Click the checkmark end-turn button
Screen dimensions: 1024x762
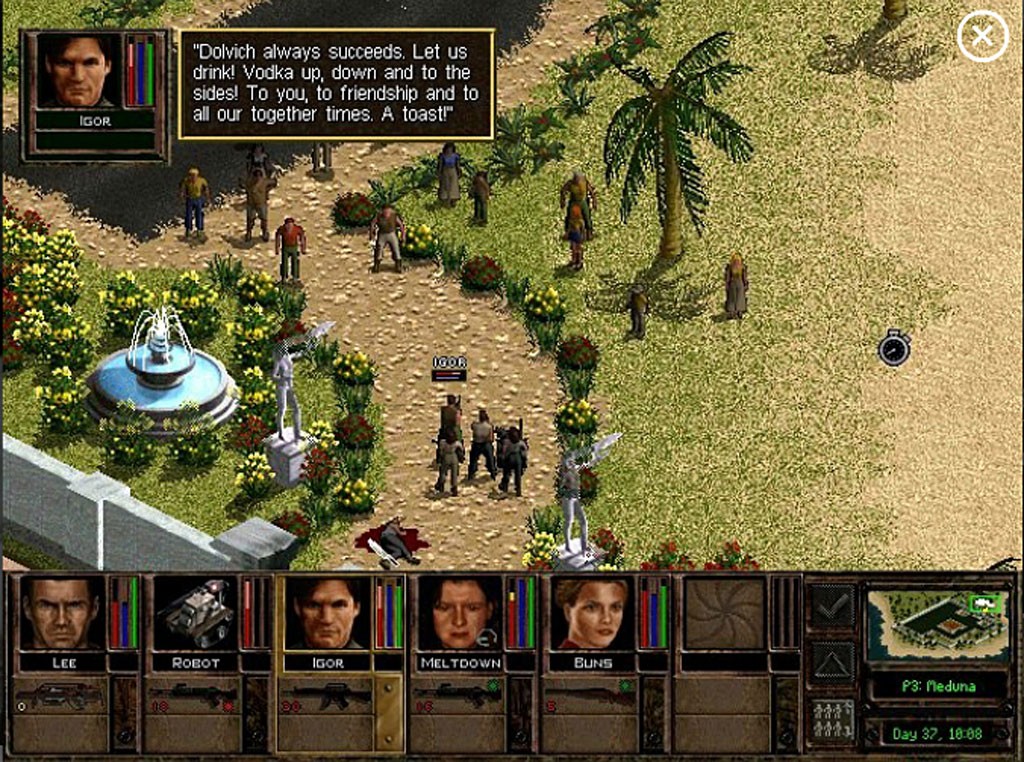(x=832, y=604)
